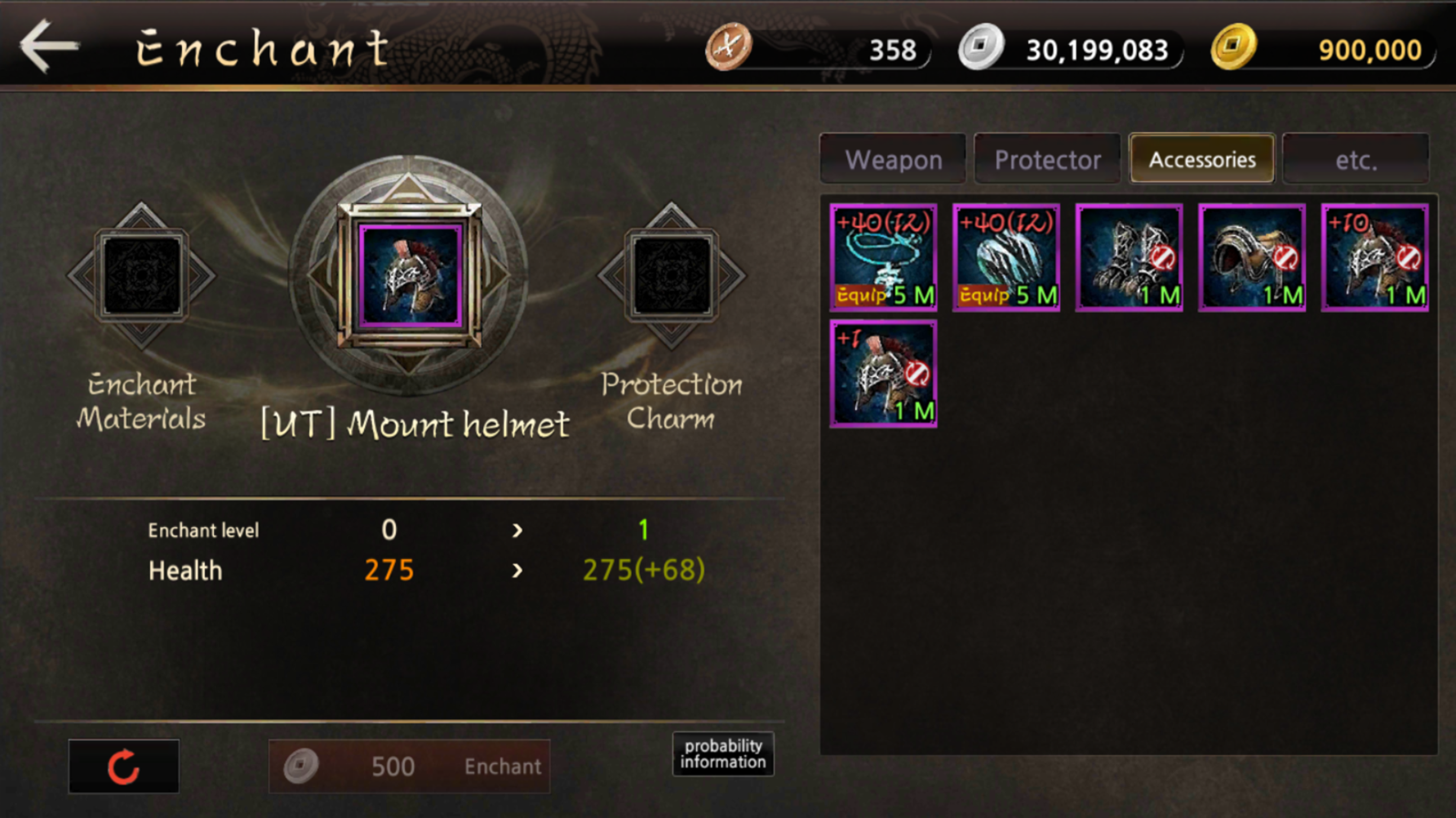Choose the +10 mount helmet
The width and height of the screenshot is (1456, 818).
point(1375,258)
